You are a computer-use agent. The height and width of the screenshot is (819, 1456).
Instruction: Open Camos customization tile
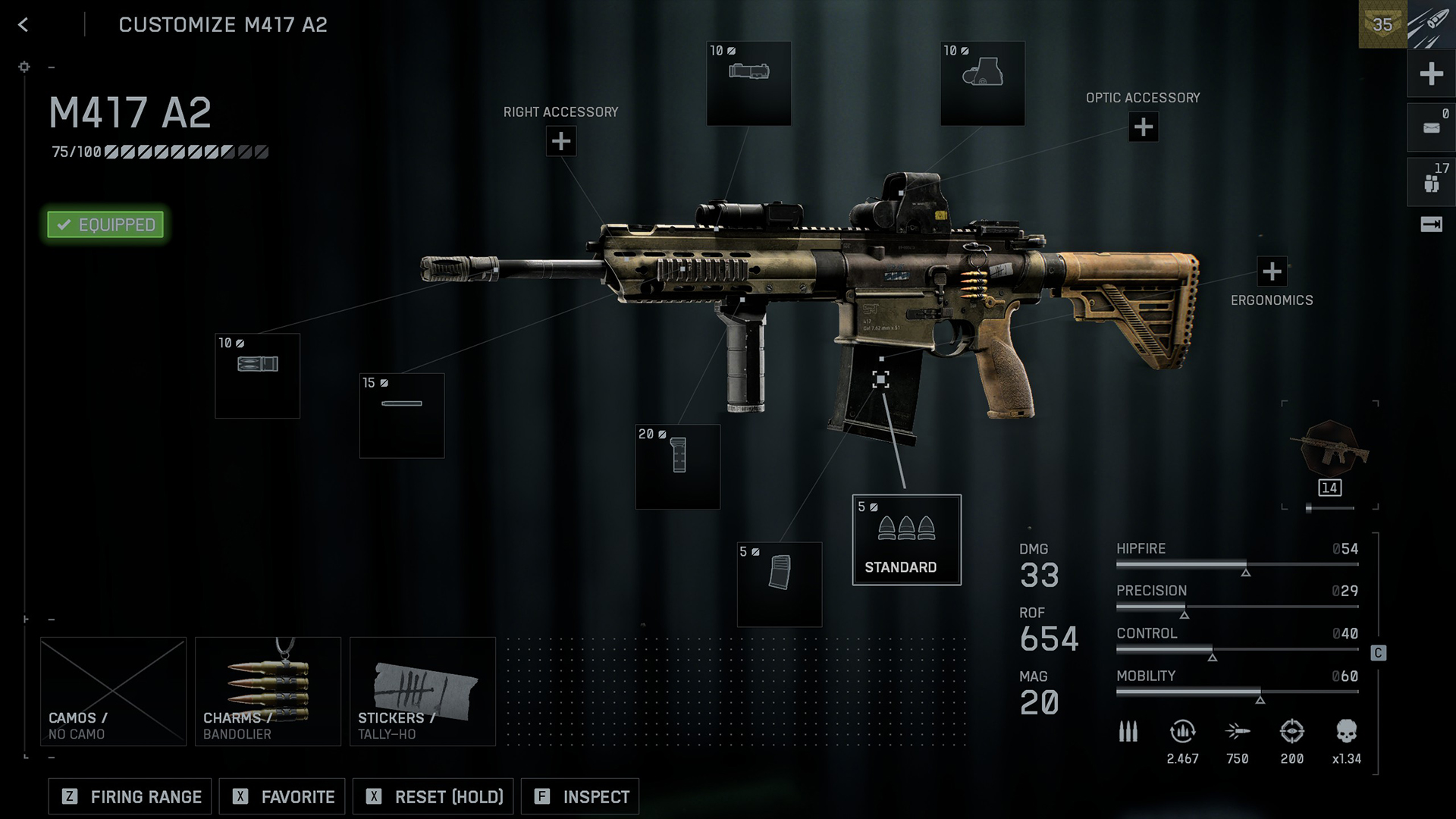click(x=113, y=691)
